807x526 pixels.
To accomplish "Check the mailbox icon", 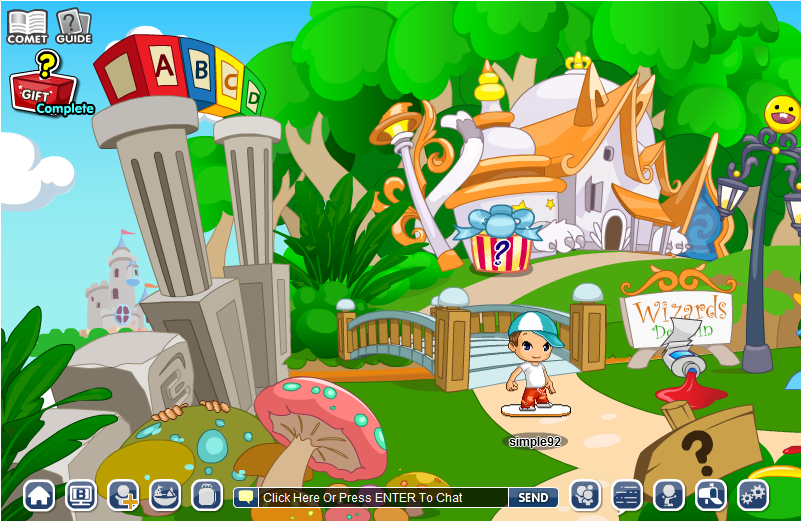I will click(711, 494).
